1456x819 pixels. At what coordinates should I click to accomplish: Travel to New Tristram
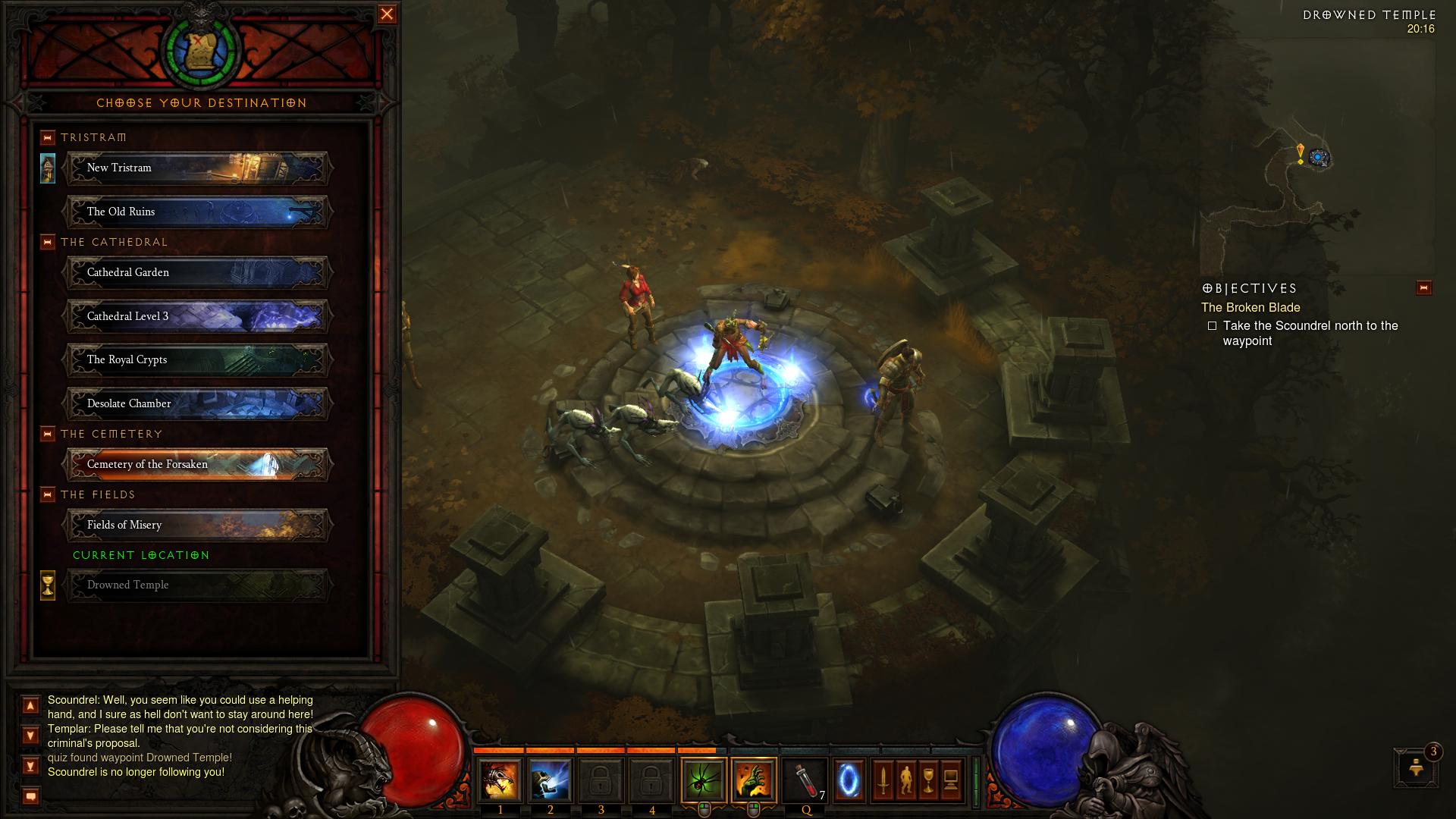click(197, 168)
